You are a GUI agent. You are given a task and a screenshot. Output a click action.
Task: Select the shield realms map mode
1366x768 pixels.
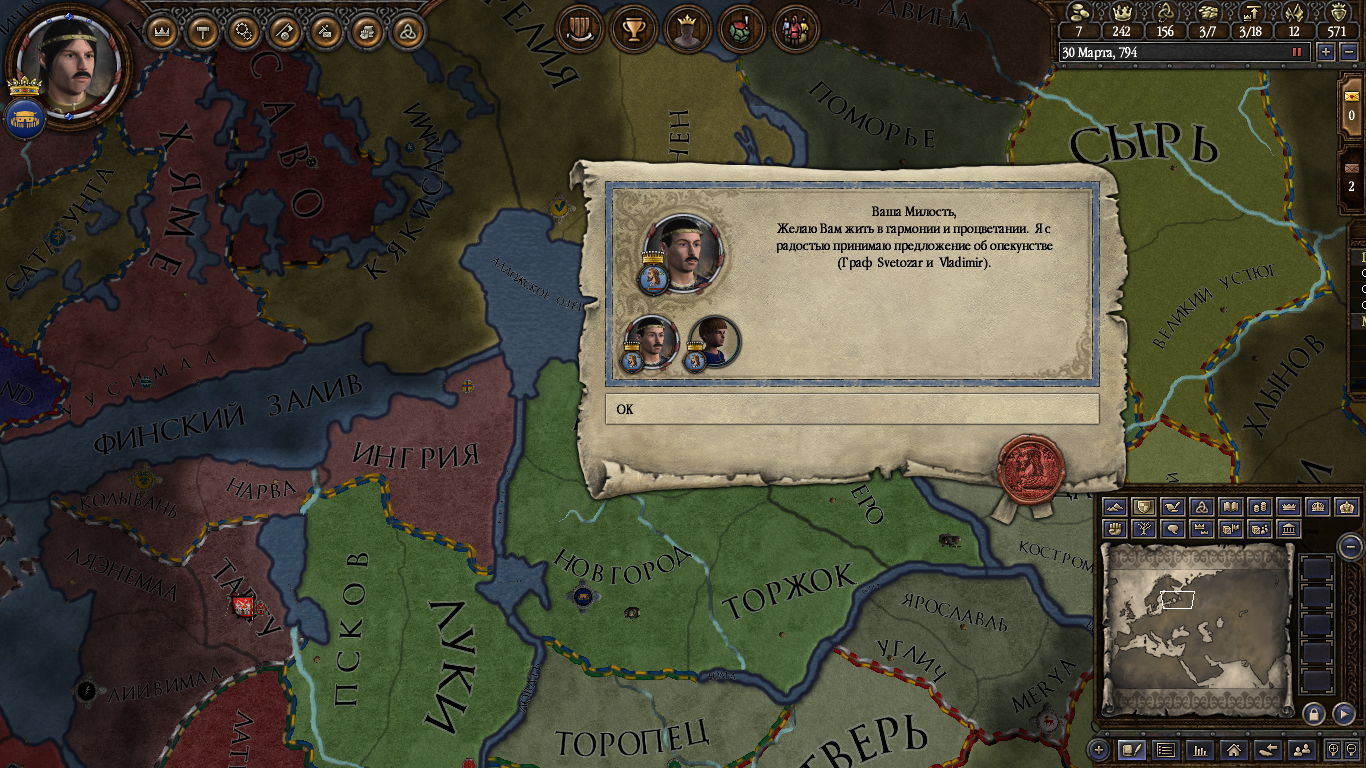1144,508
